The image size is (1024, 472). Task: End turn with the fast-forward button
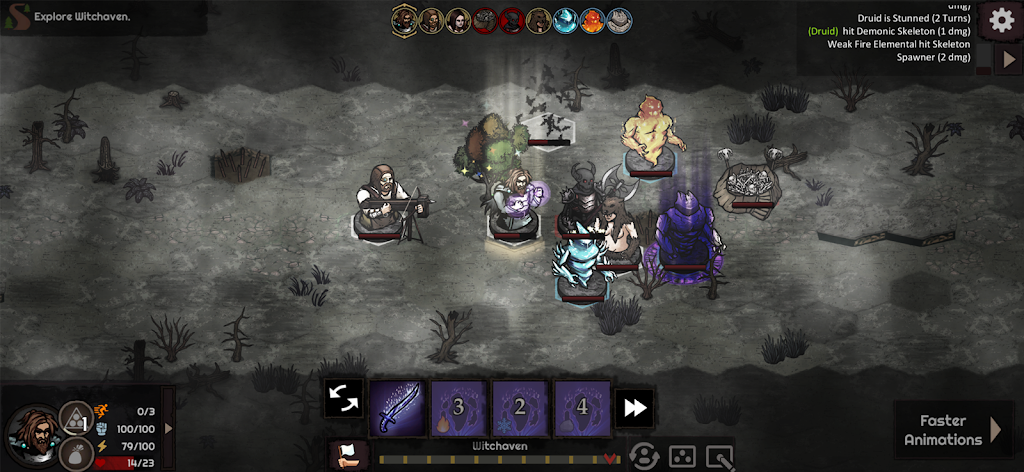click(x=635, y=406)
